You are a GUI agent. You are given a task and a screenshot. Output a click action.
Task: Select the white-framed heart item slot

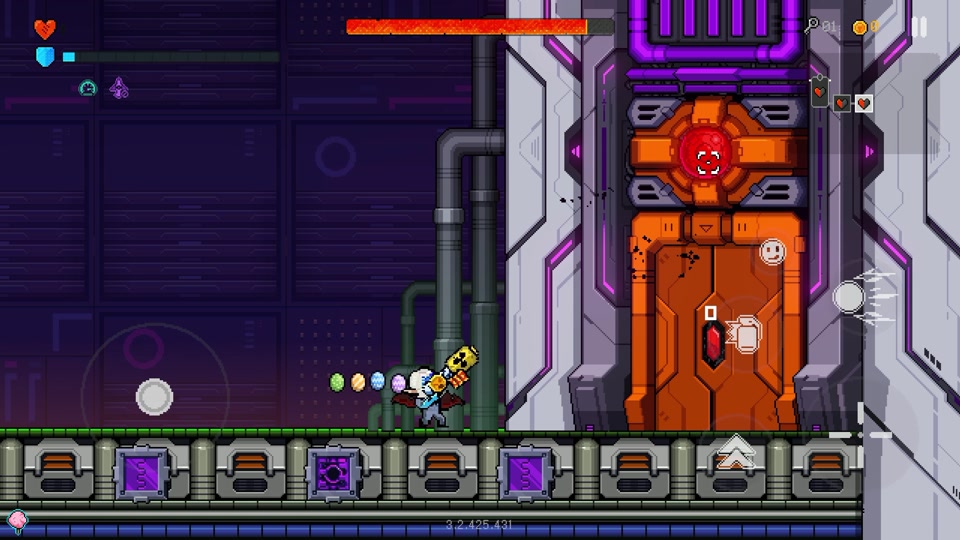point(864,102)
